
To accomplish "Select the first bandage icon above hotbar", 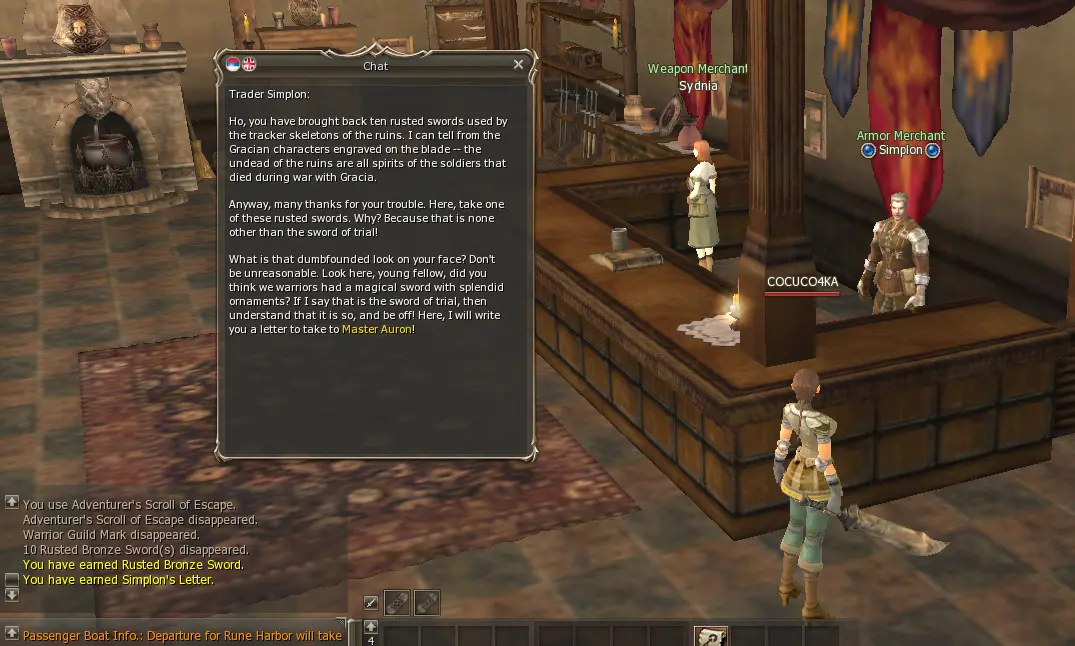I will (397, 603).
